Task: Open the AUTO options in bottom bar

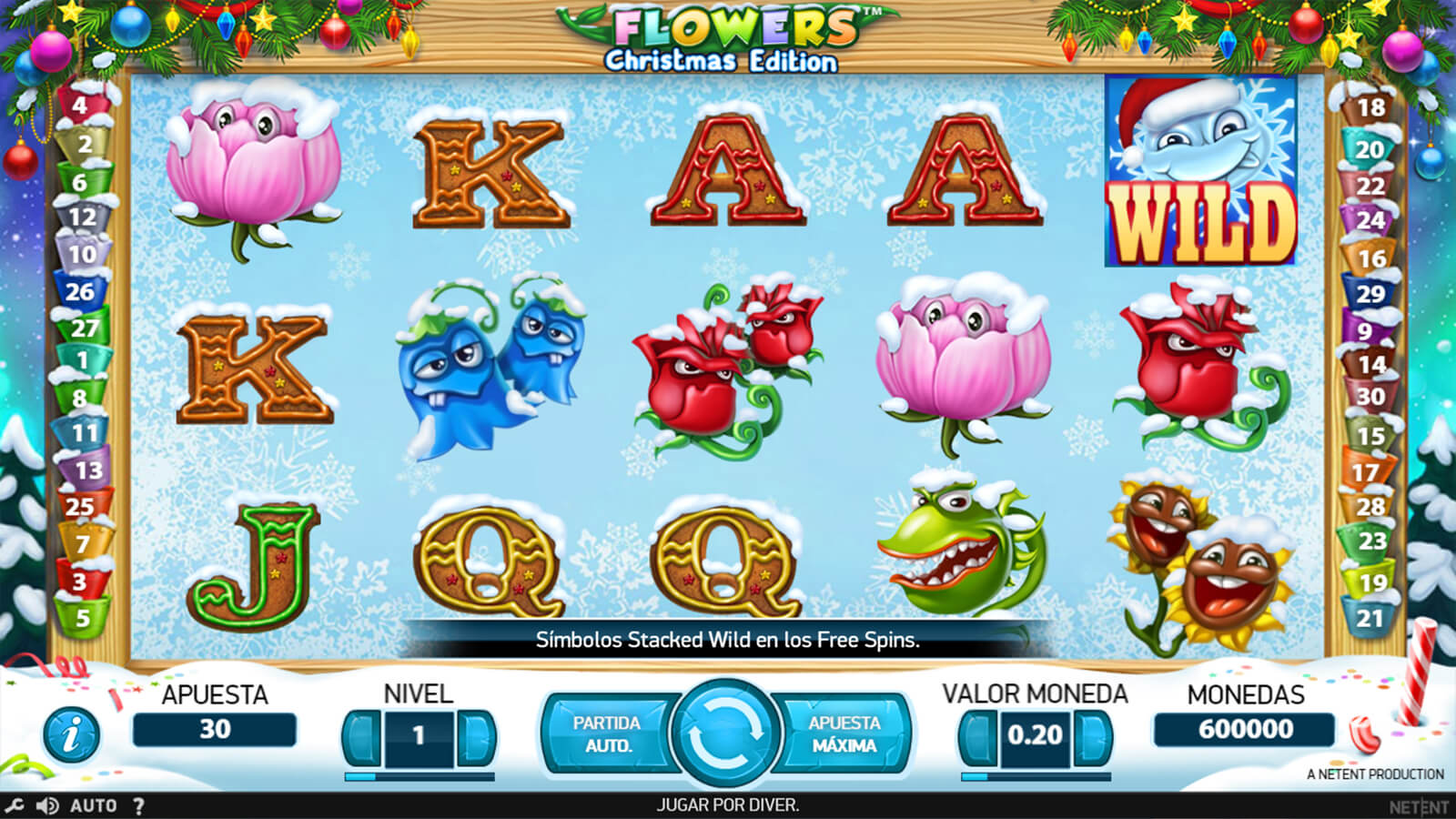Action: (93, 805)
